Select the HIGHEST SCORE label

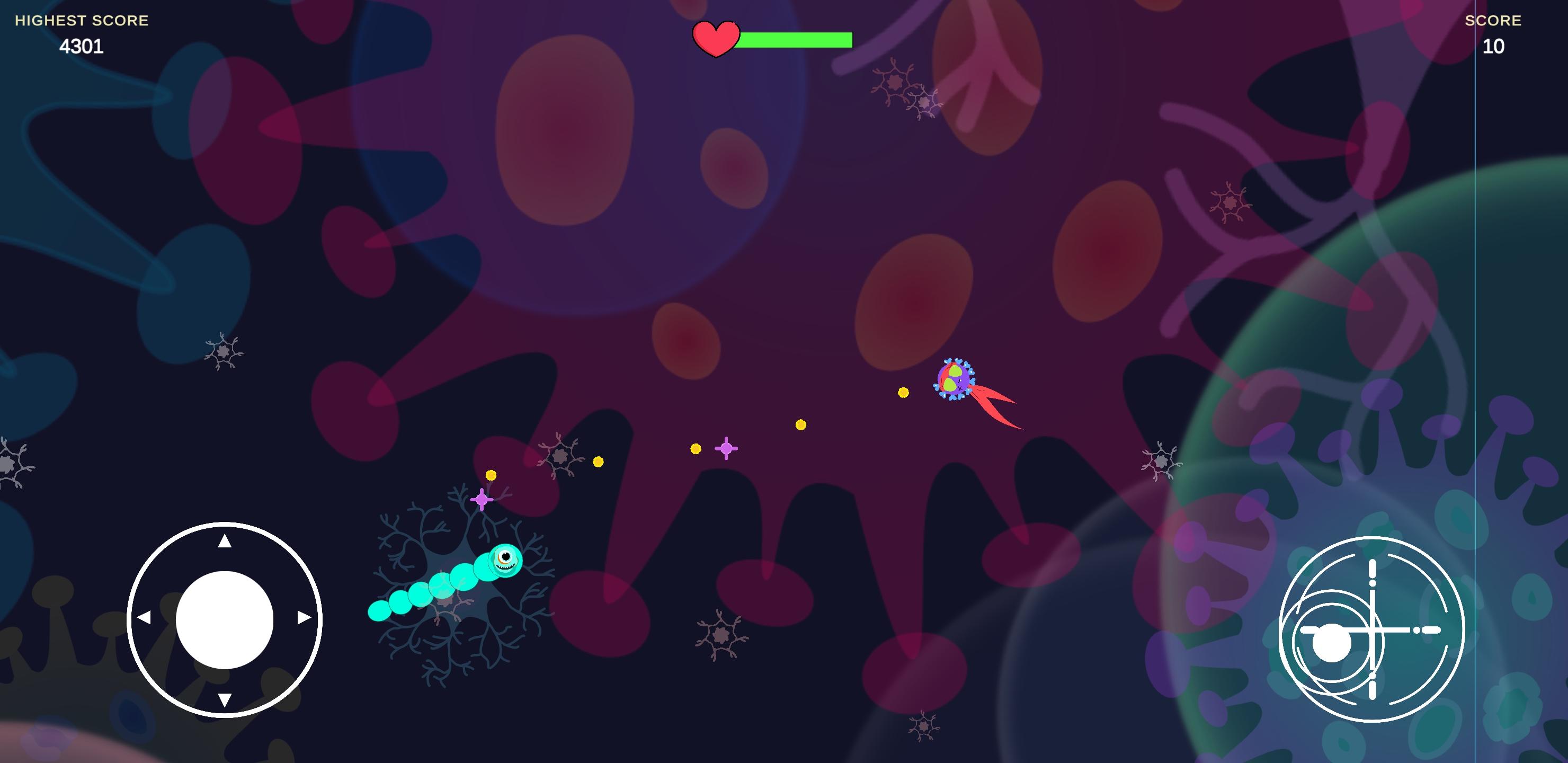click(x=81, y=20)
